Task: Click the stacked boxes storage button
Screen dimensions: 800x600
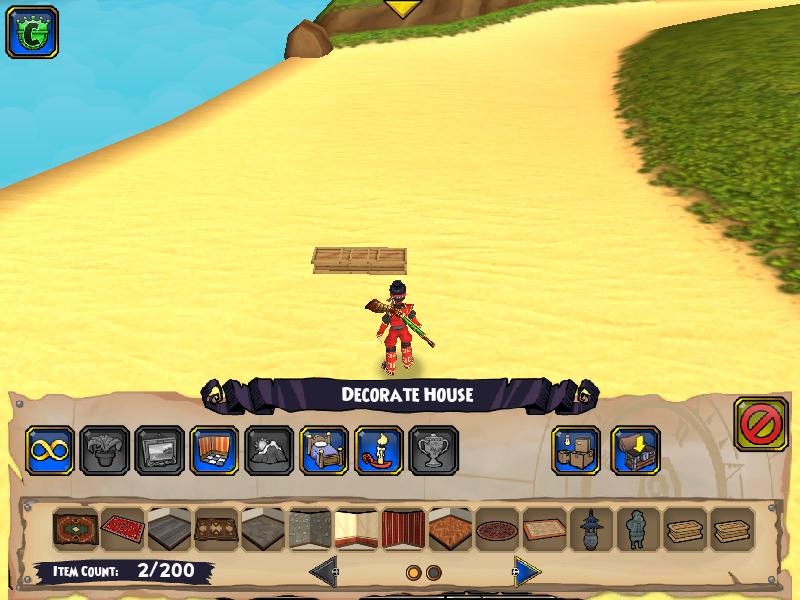Action: point(577,451)
